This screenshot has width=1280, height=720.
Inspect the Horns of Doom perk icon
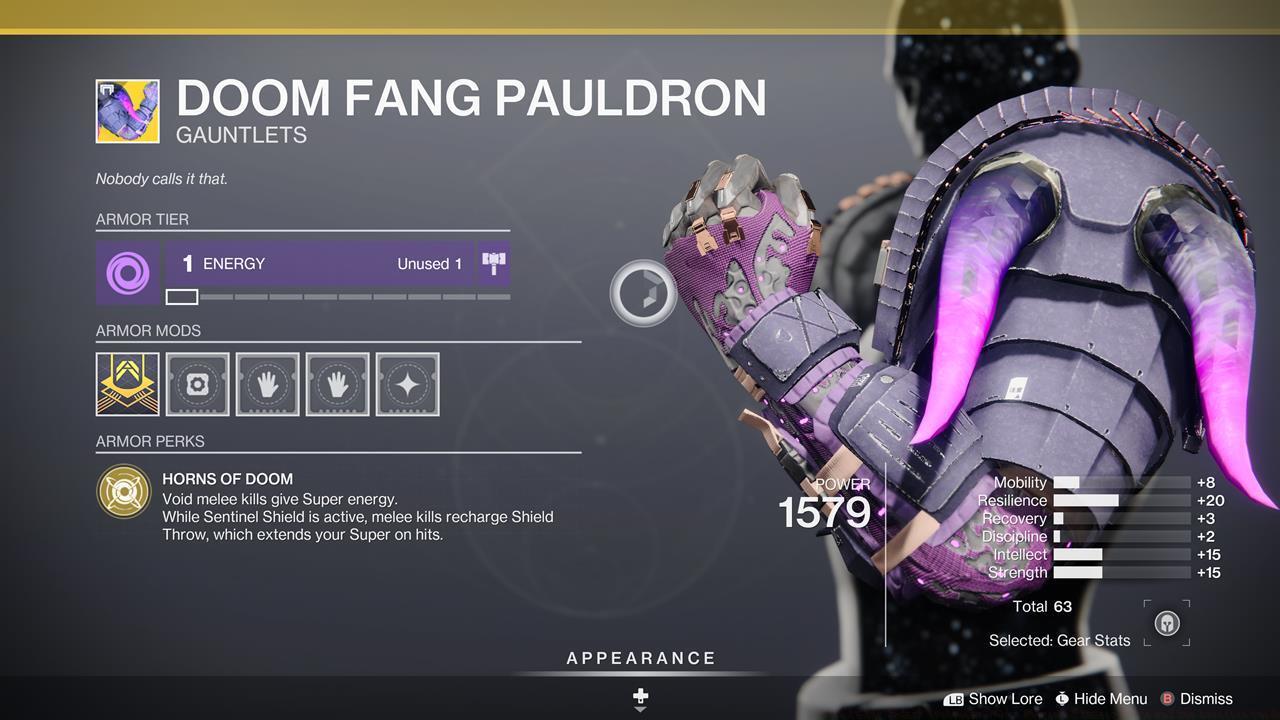pyautogui.click(x=124, y=491)
